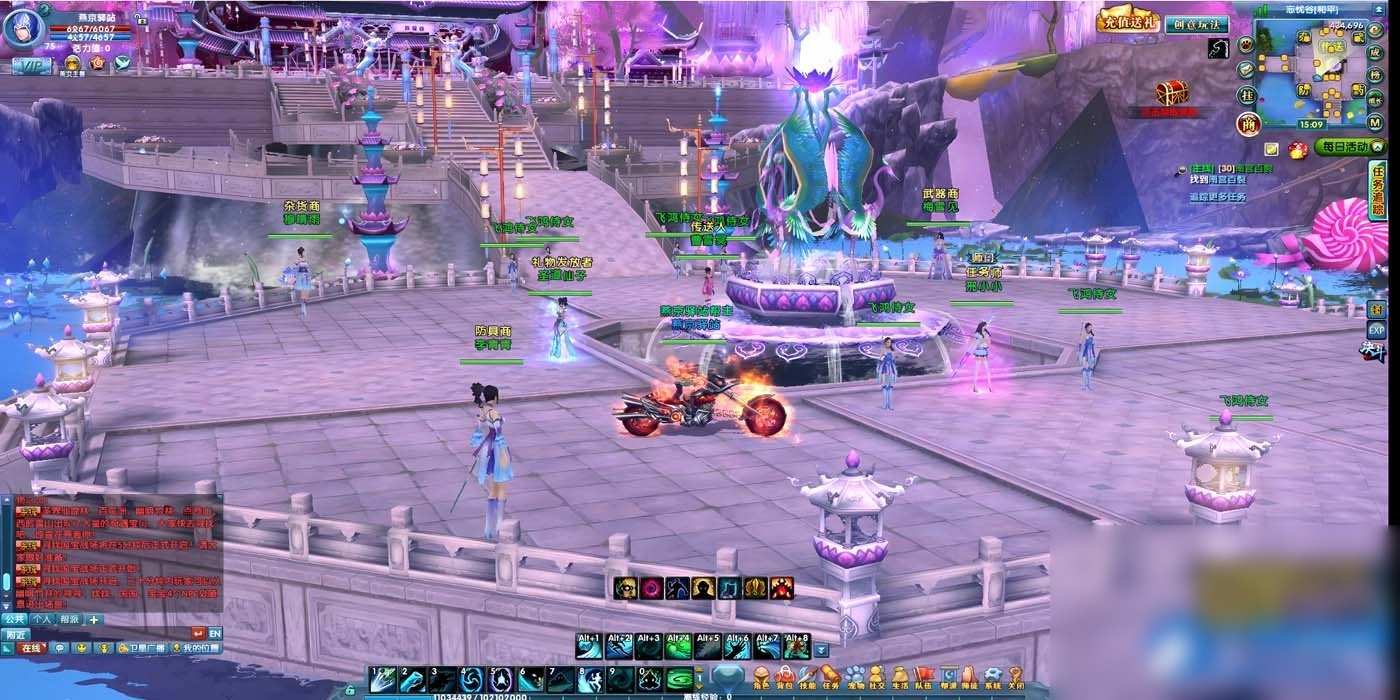Click the paw print pet icon beside minimap
Image resolution: width=1400 pixels, height=700 pixels.
pyautogui.click(x=1246, y=44)
